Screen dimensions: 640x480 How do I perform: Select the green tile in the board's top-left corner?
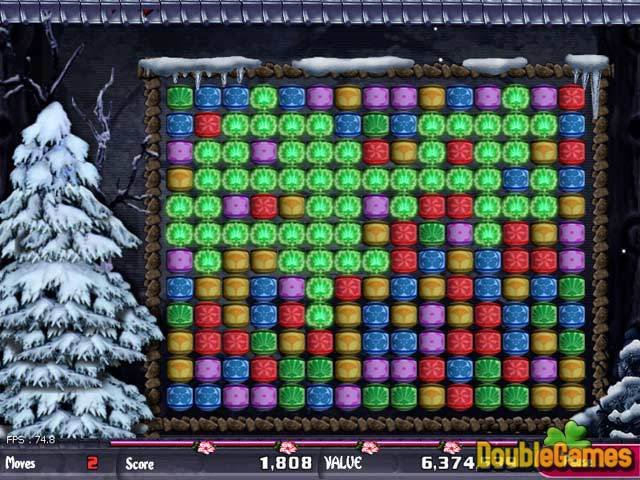click(180, 97)
